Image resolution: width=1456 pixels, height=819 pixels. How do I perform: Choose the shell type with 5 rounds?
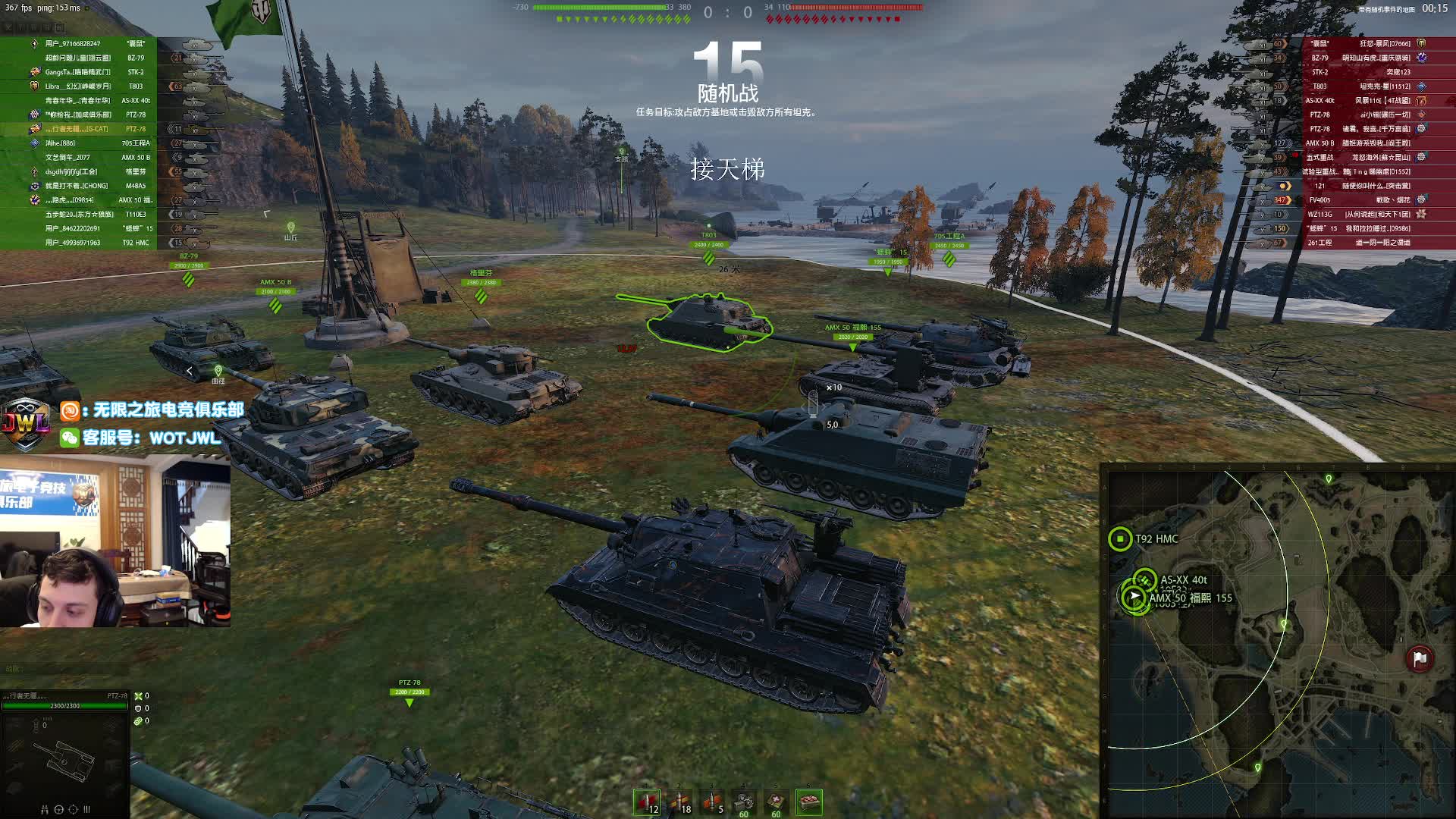[x=712, y=802]
